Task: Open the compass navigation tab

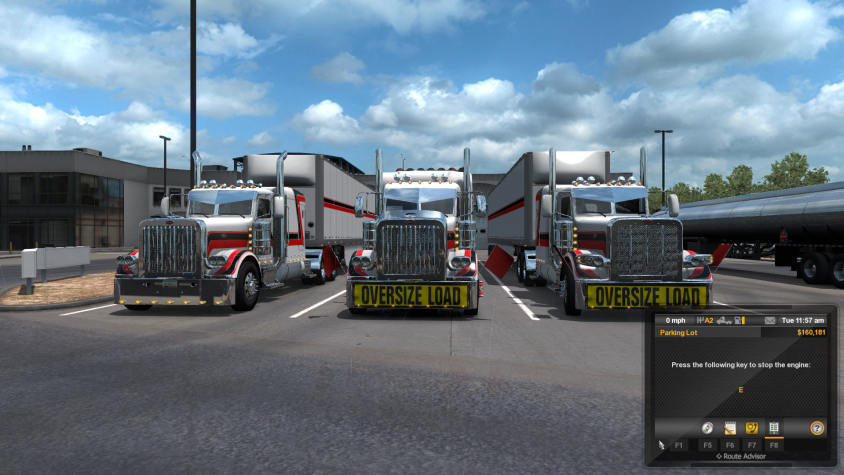Action: tap(708, 428)
